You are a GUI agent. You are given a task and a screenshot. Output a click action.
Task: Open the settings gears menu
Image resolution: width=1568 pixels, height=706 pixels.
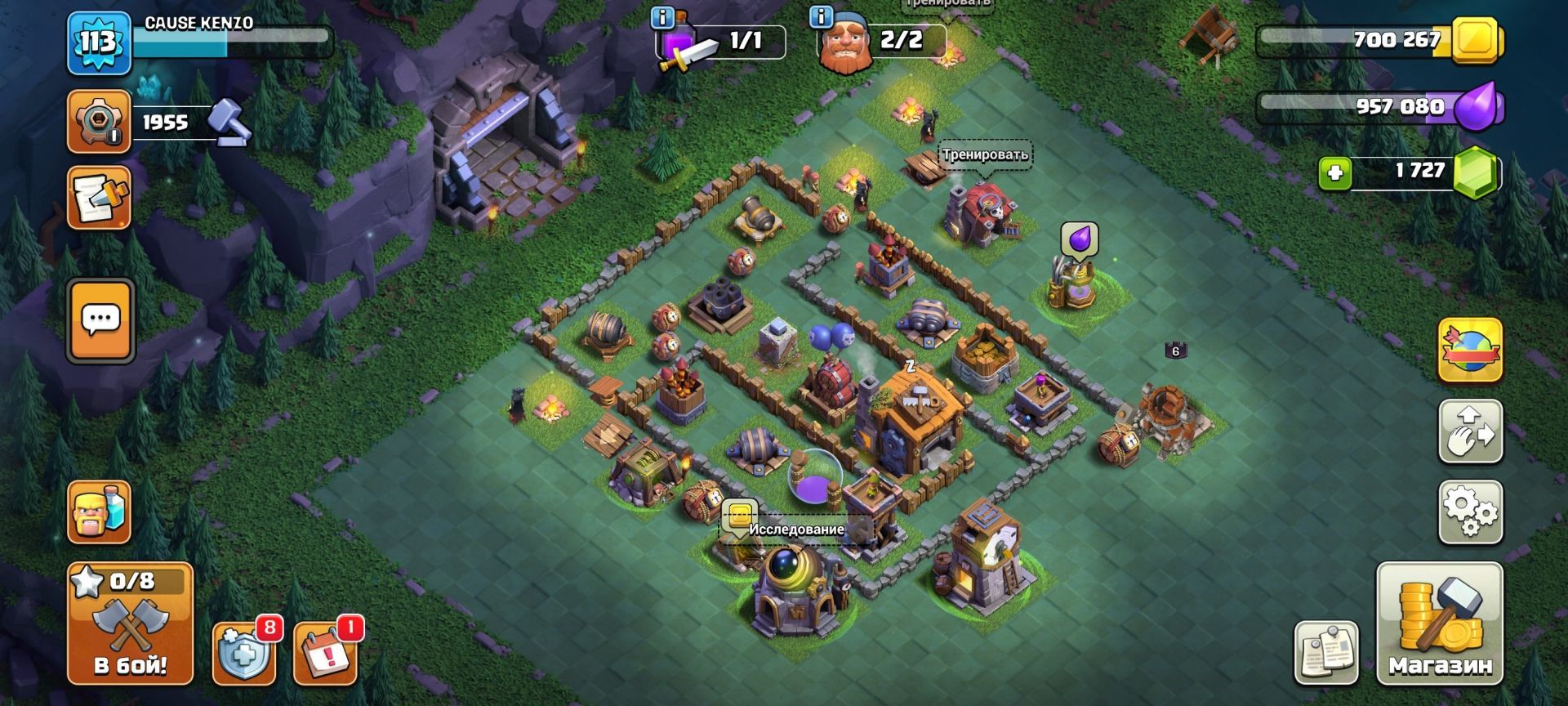(x=1470, y=512)
